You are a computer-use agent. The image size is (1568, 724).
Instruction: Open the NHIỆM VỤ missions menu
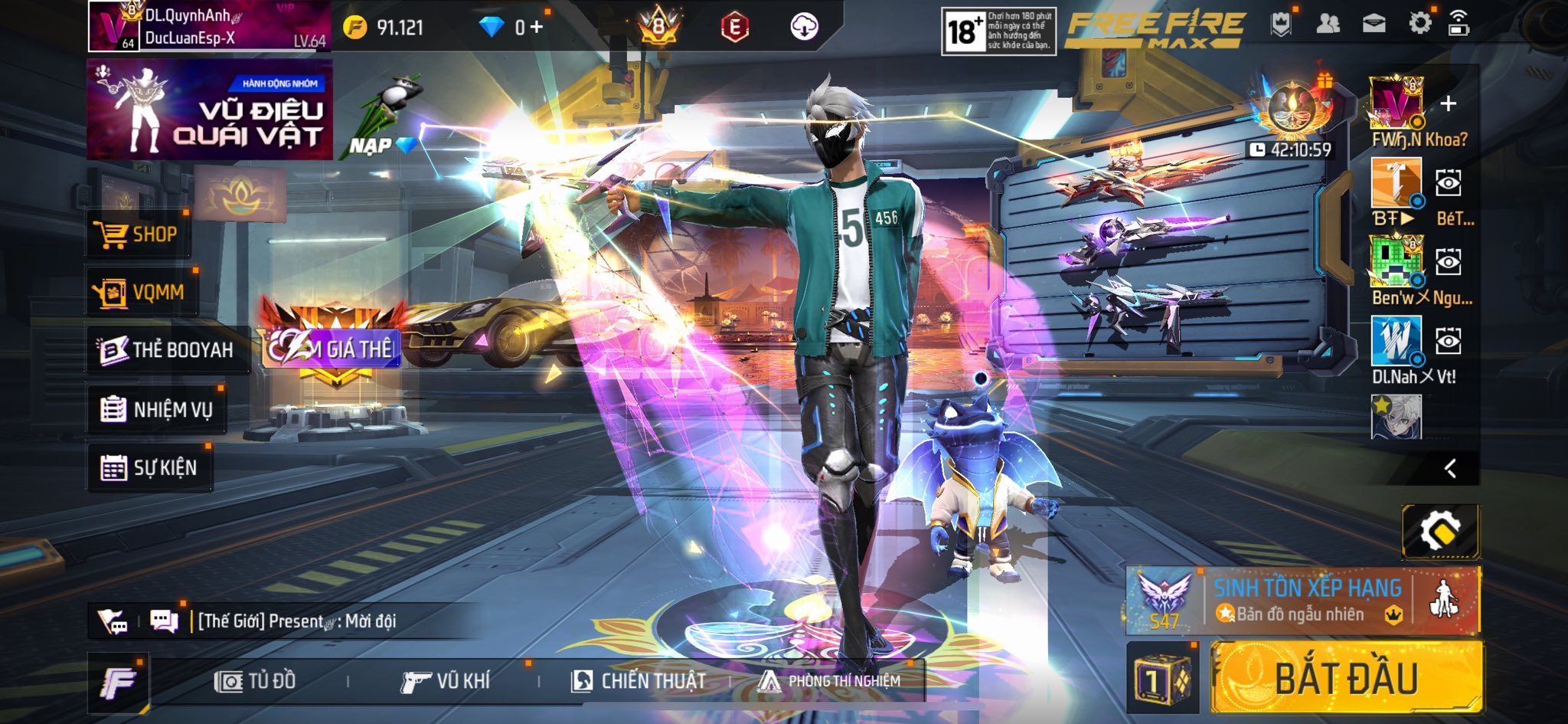(156, 410)
